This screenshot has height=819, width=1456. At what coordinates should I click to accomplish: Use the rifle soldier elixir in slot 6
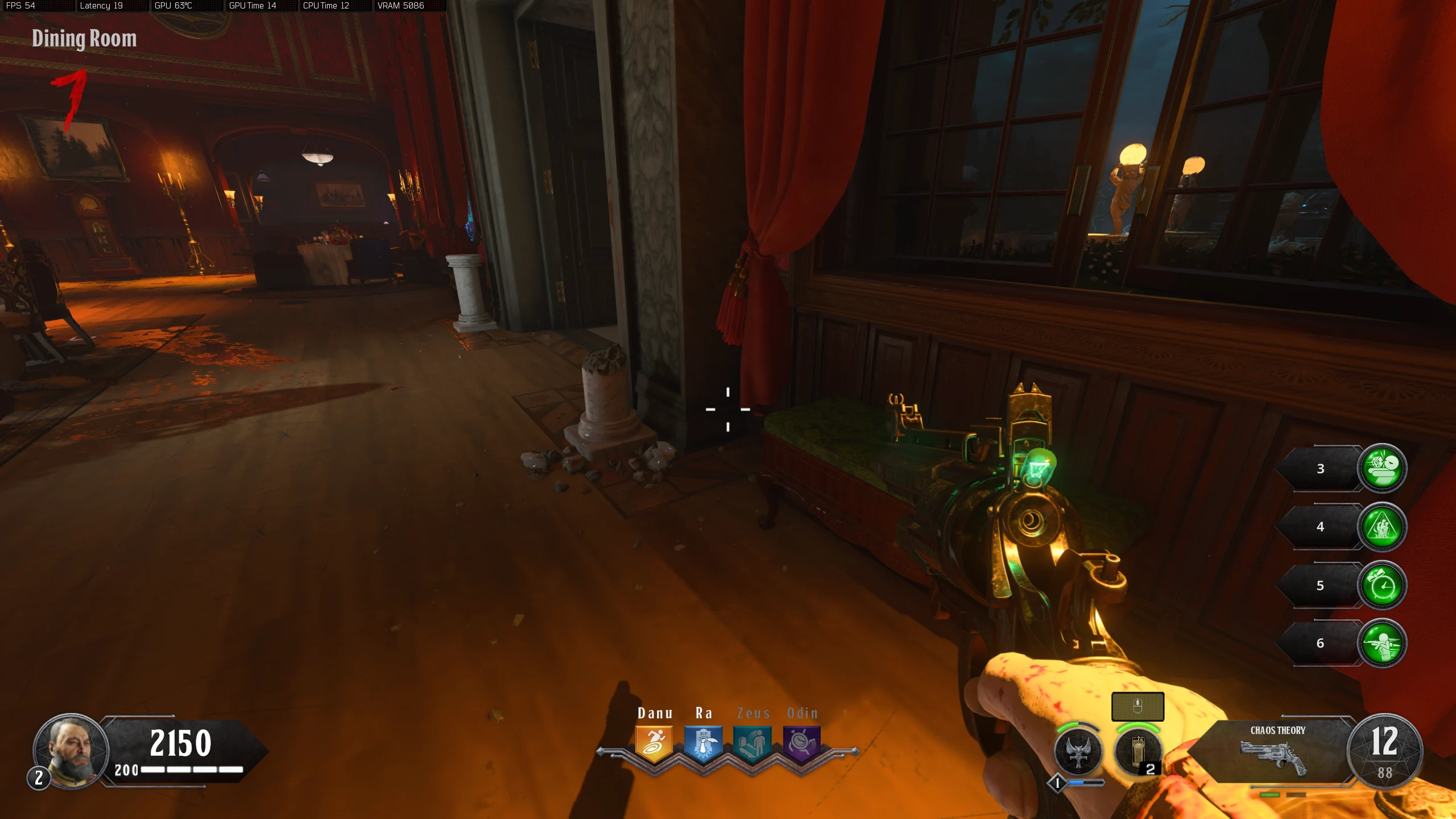1382,643
